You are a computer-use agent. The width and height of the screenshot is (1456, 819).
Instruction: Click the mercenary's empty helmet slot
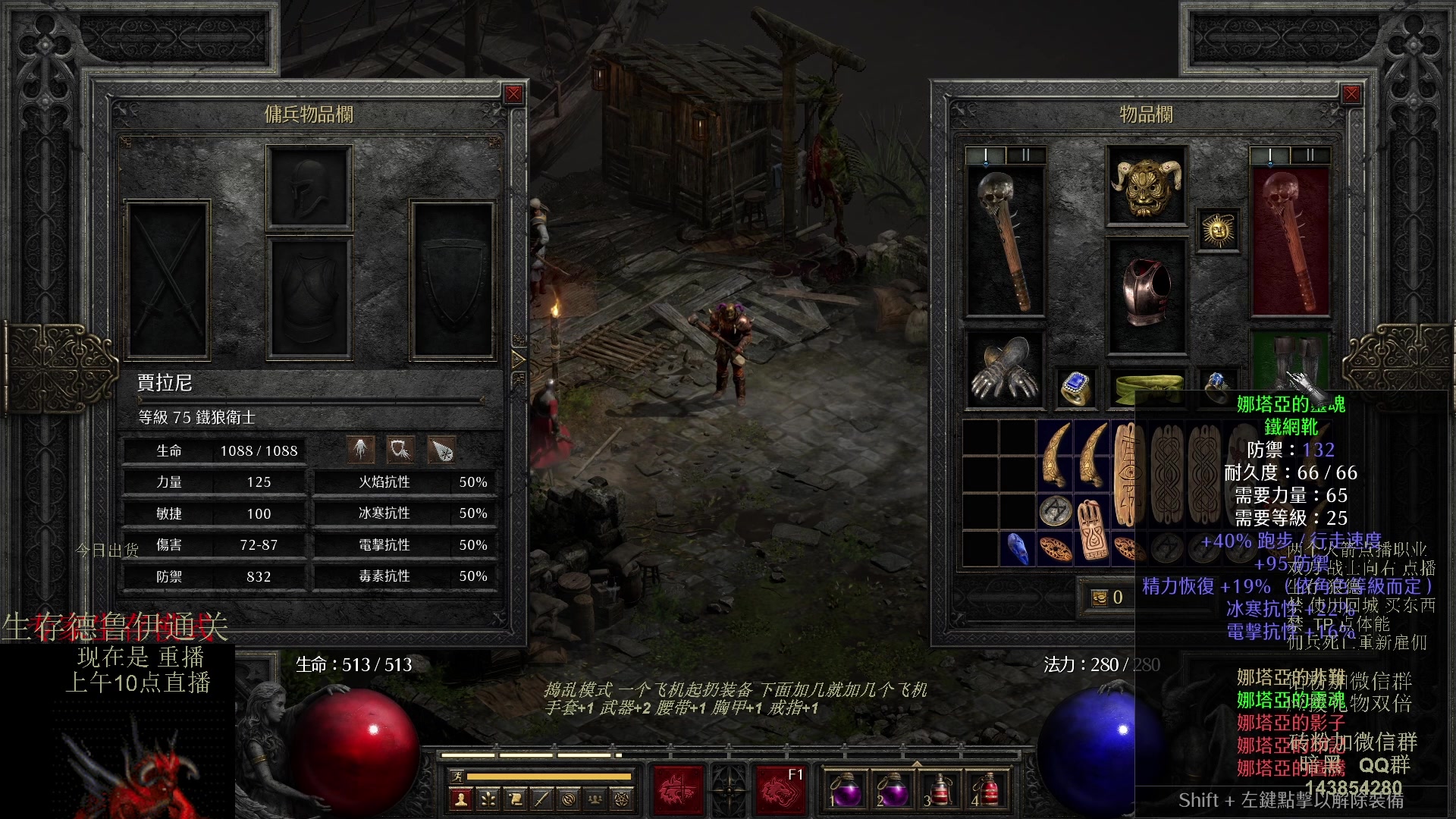[309, 187]
